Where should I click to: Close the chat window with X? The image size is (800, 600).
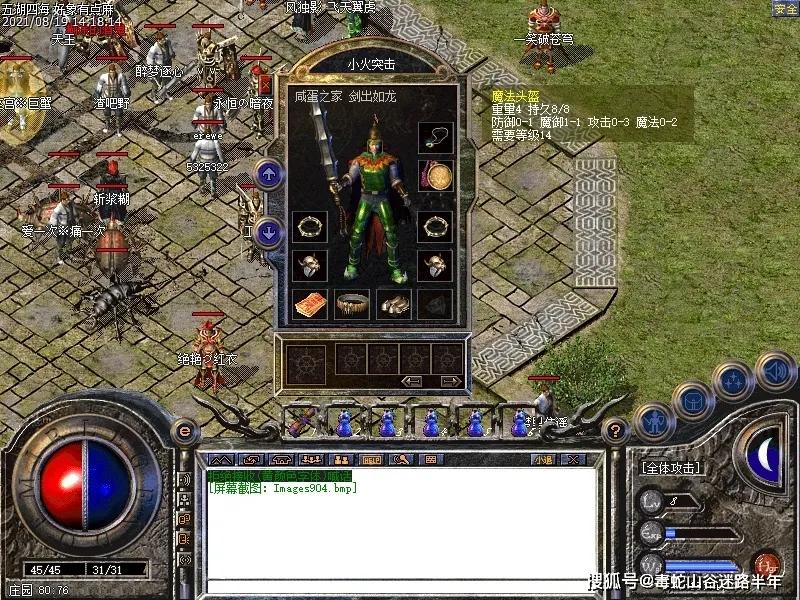pos(573,459)
